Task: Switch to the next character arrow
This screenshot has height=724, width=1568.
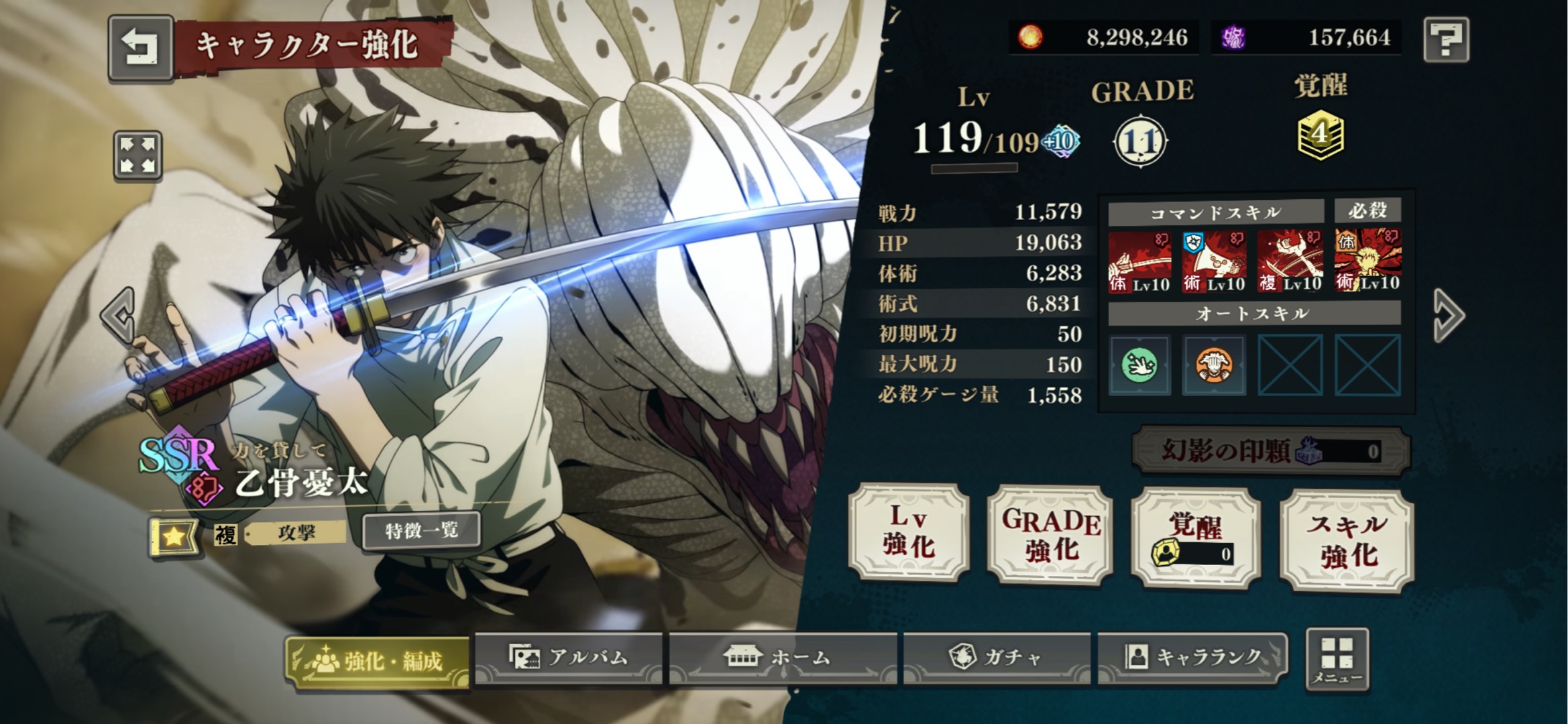Action: click(1447, 315)
